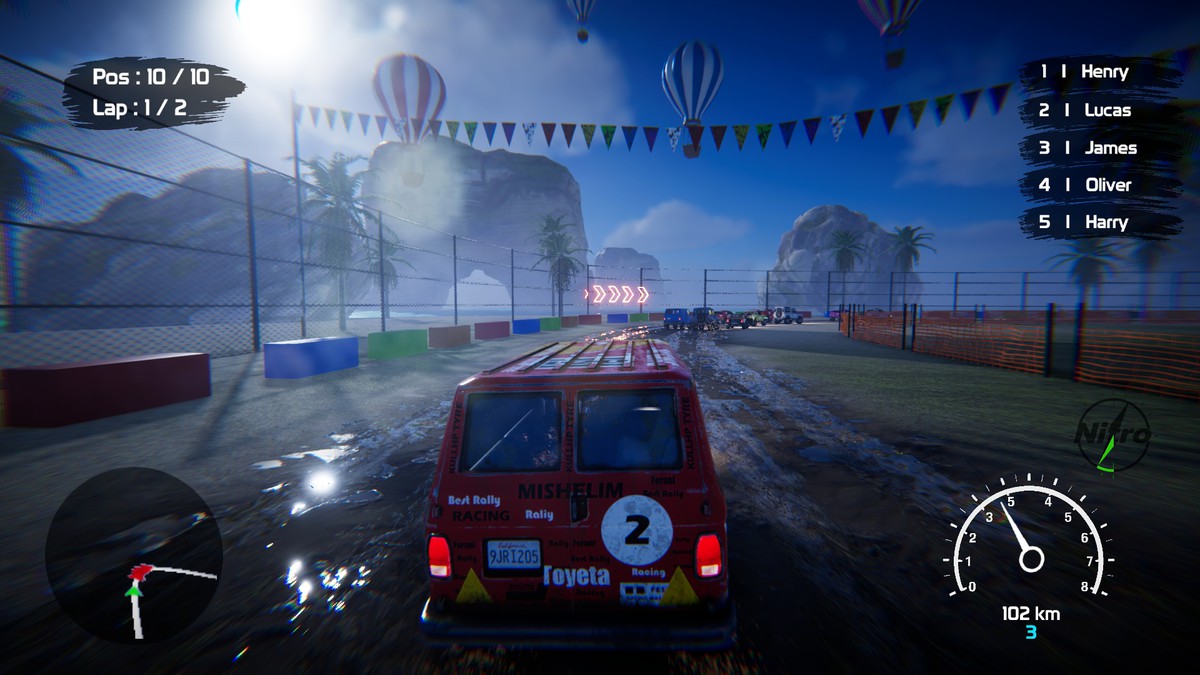Activate the Nitro boost gauge

[1112, 436]
